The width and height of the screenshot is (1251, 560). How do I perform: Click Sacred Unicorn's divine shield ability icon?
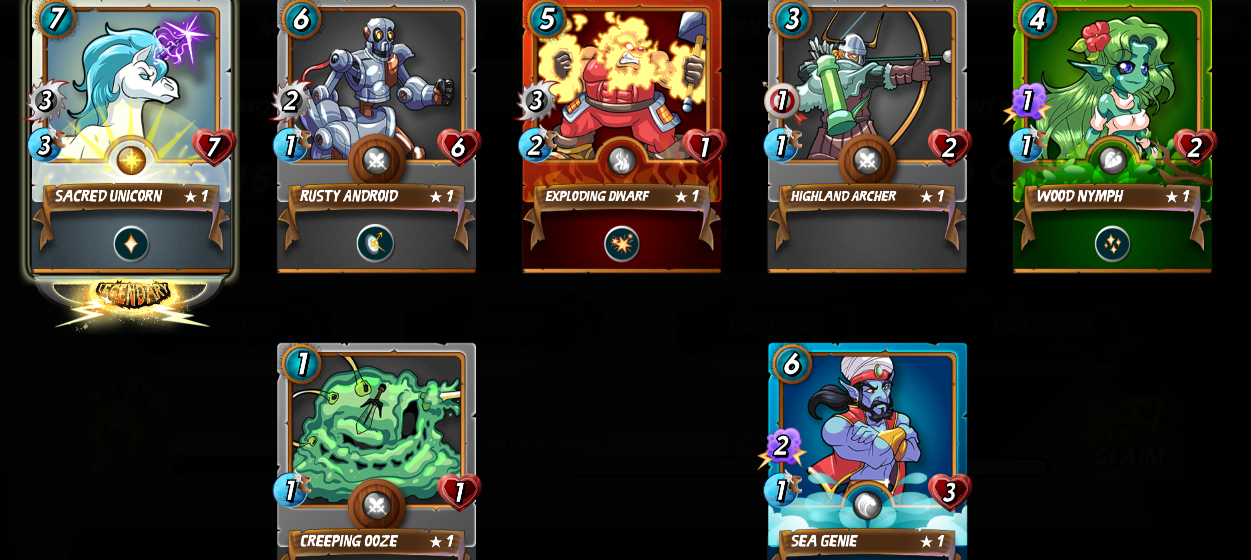(131, 244)
